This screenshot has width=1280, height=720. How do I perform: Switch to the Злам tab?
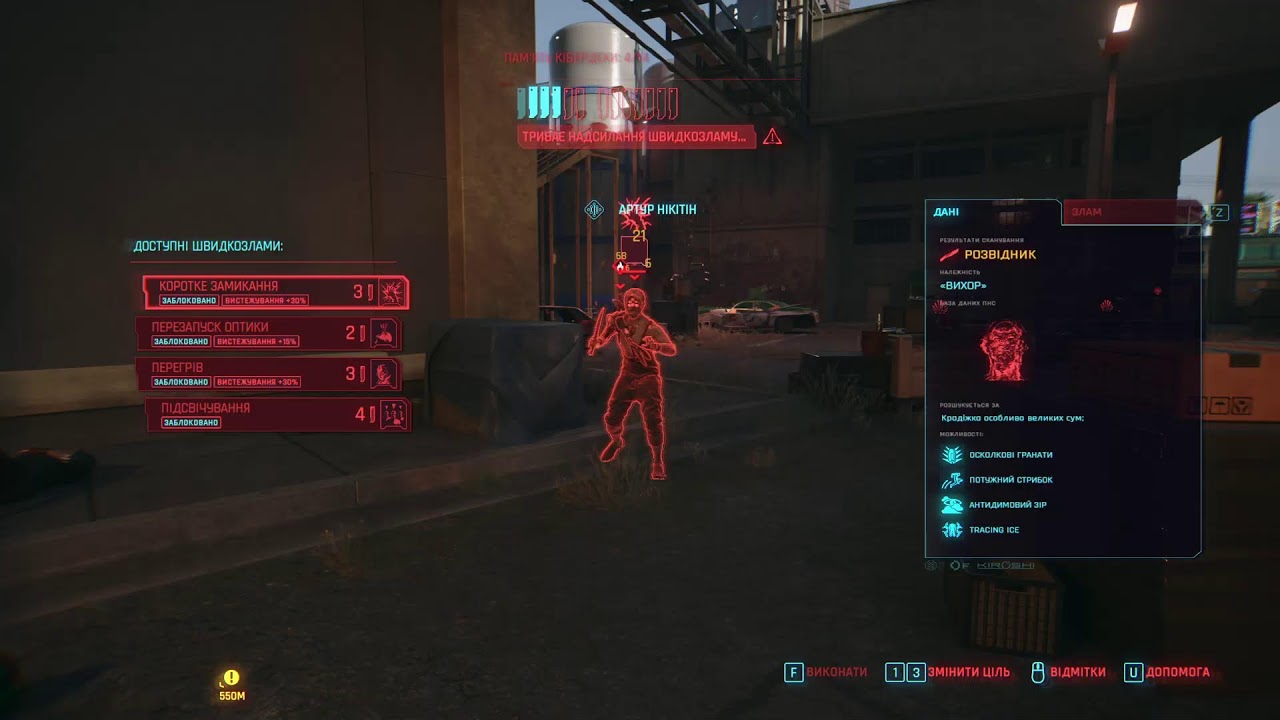pyautogui.click(x=1130, y=212)
